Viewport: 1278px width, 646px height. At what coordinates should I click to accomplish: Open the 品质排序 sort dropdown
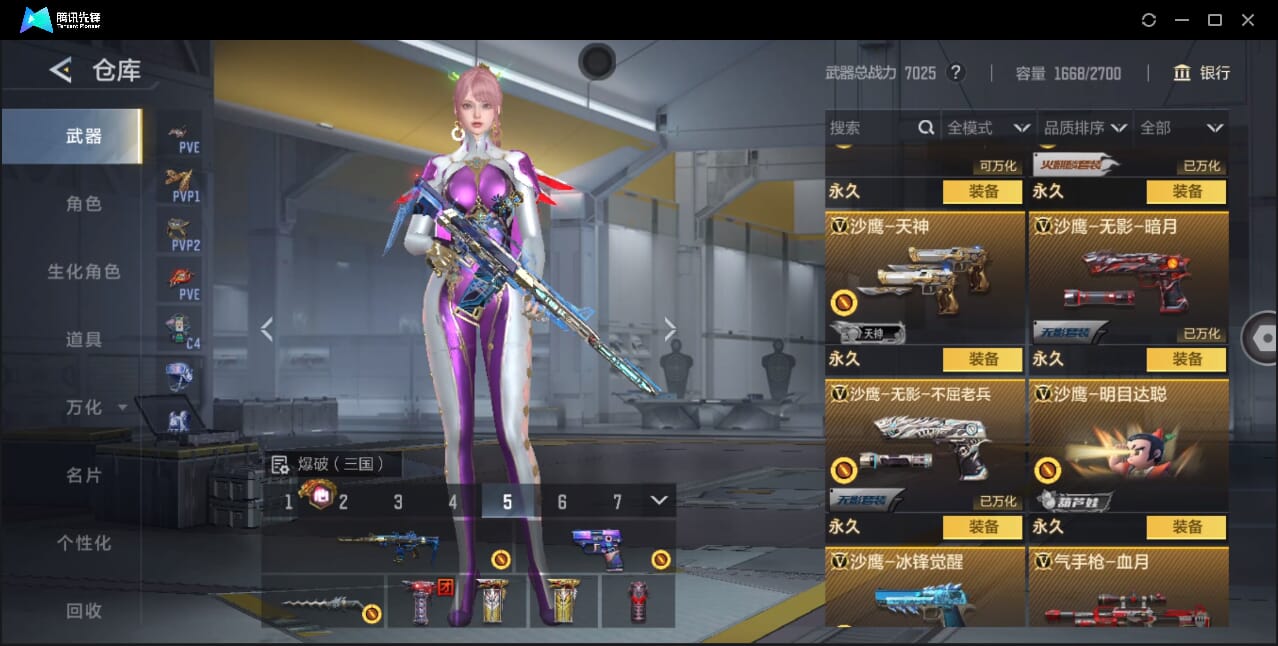pos(1085,128)
